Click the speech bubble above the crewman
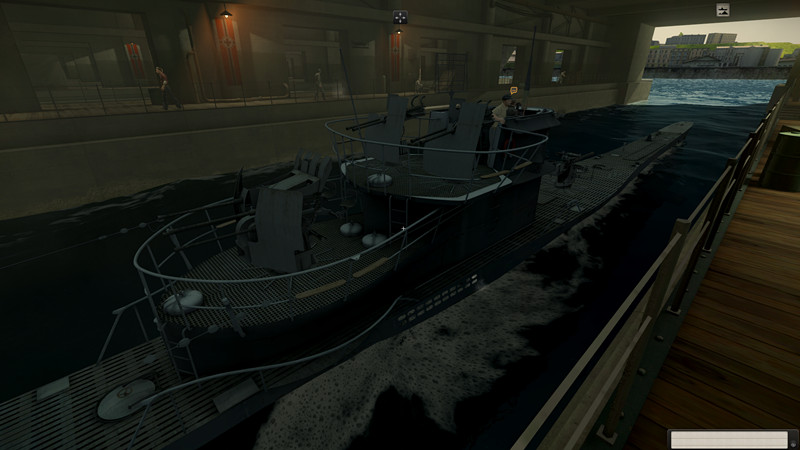This screenshot has width=800, height=450. [x=514, y=91]
